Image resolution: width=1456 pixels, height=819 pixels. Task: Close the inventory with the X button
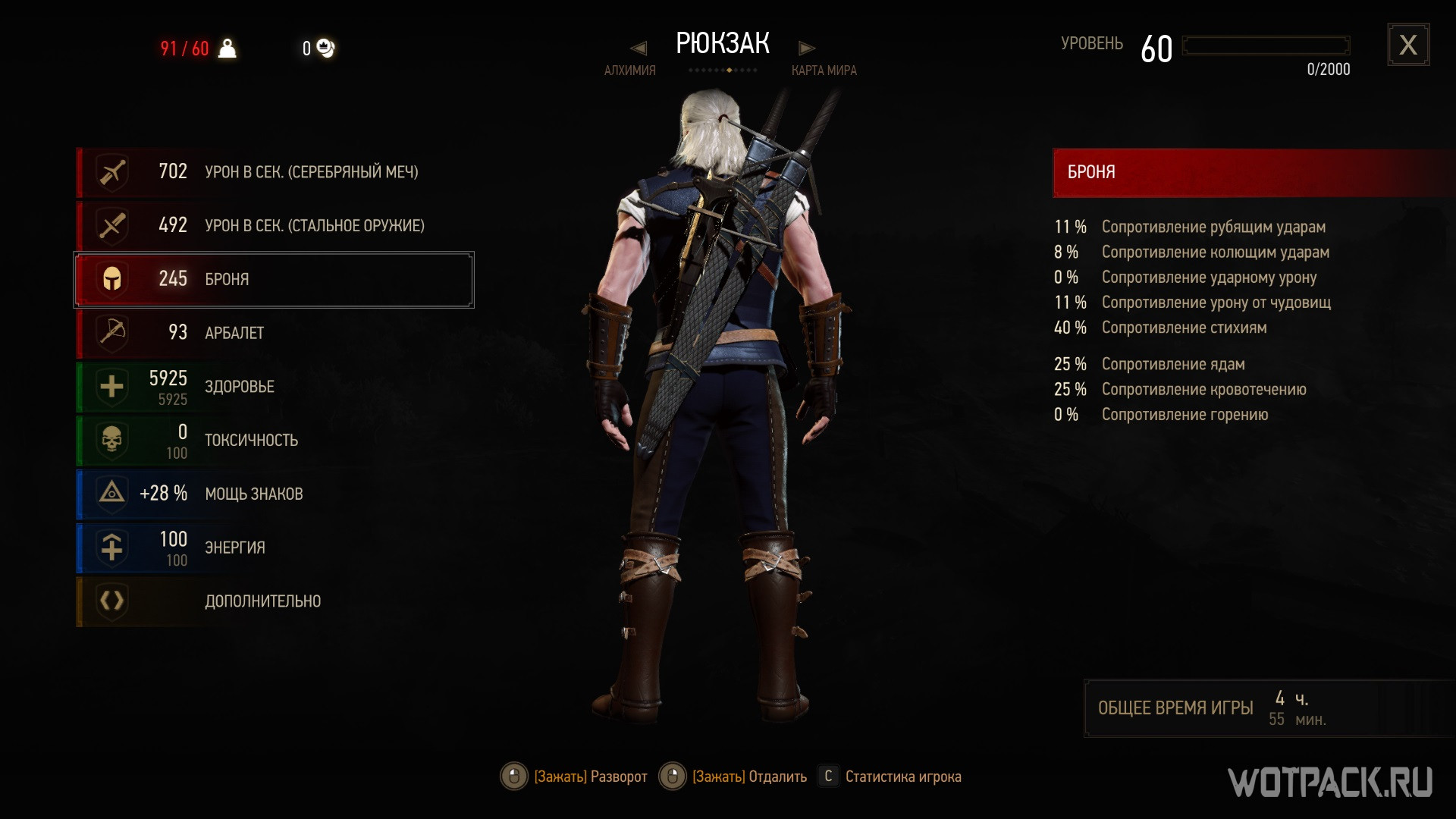pos(1408,45)
